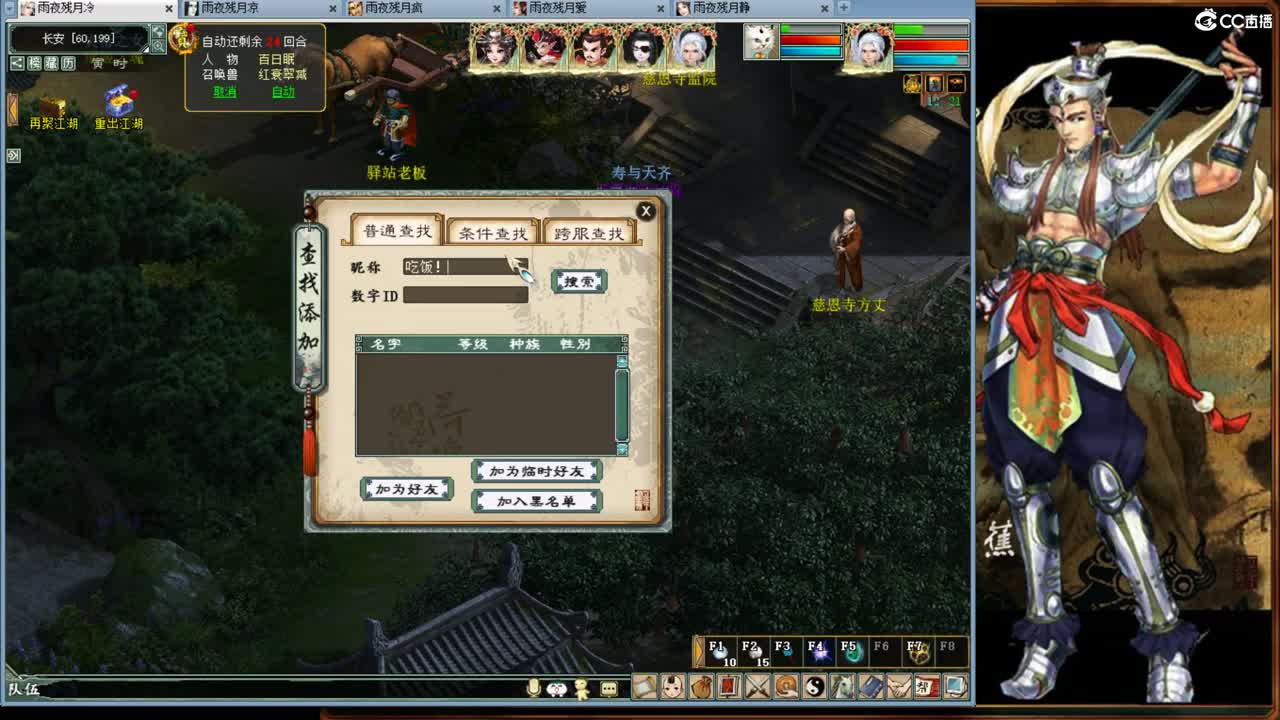The width and height of the screenshot is (1280, 720).
Task: Open the tab list dropdown at top-left corner
Action: (9, 8)
